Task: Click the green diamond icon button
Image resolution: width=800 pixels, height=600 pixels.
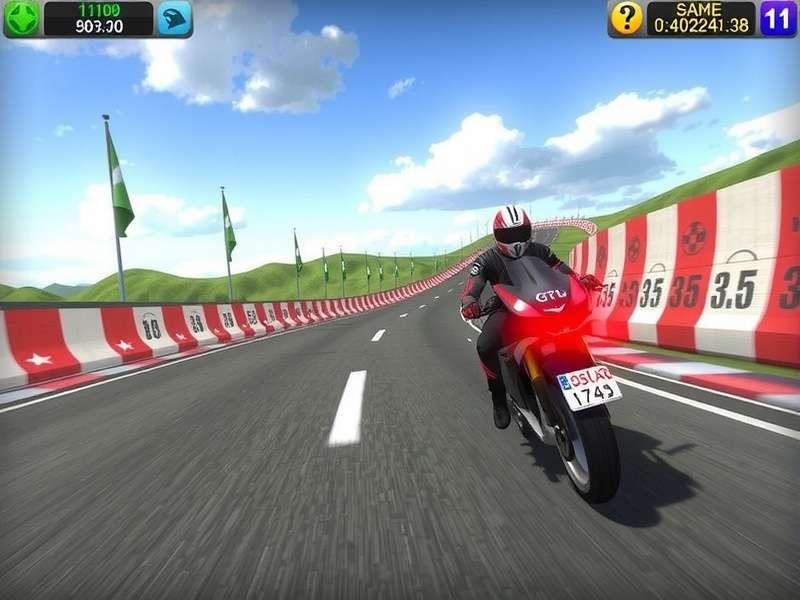Action: point(22,18)
